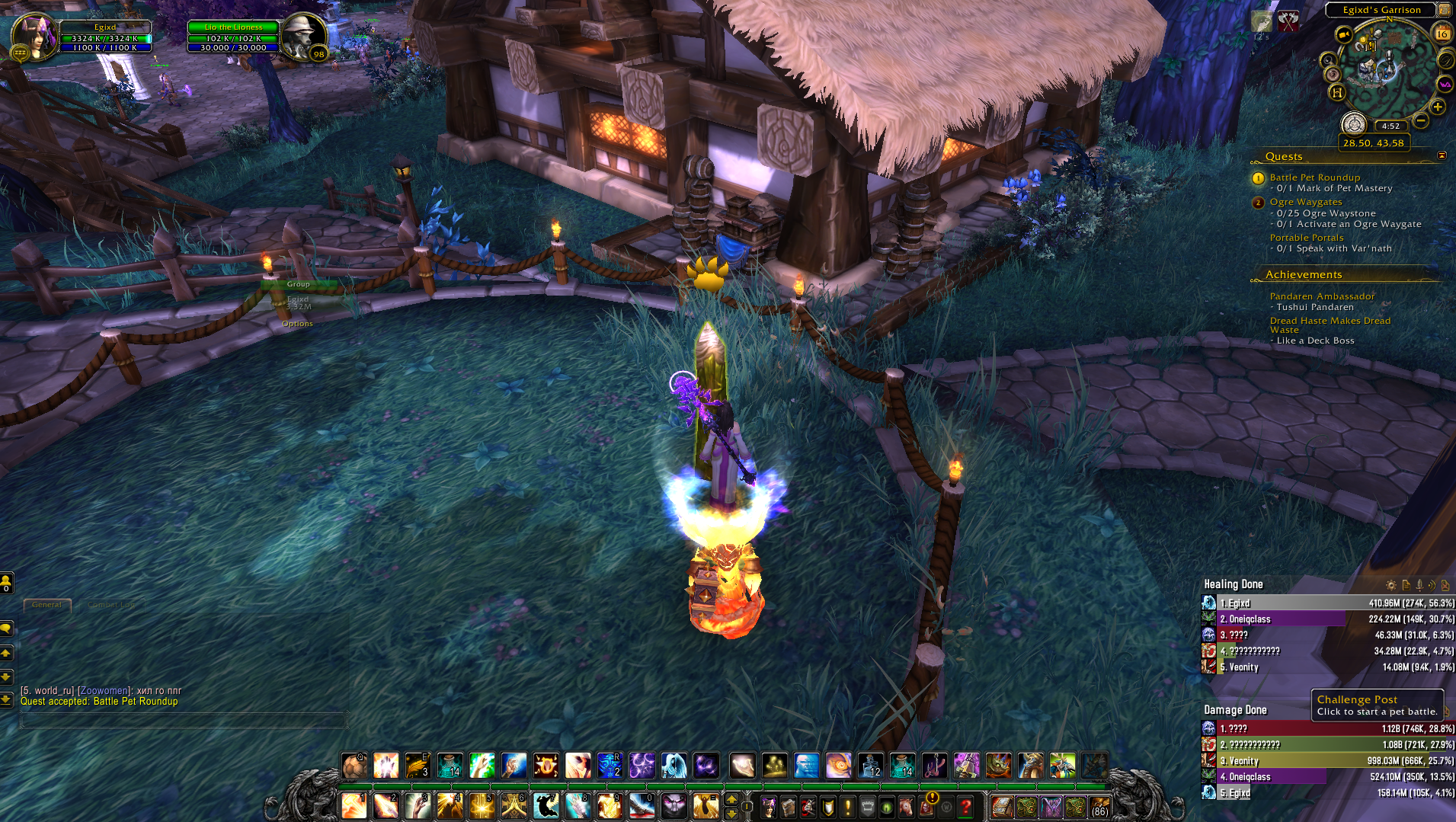Screen dimensions: 1456x822
Task: Open the calendar showing day 16
Action: tap(1442, 34)
